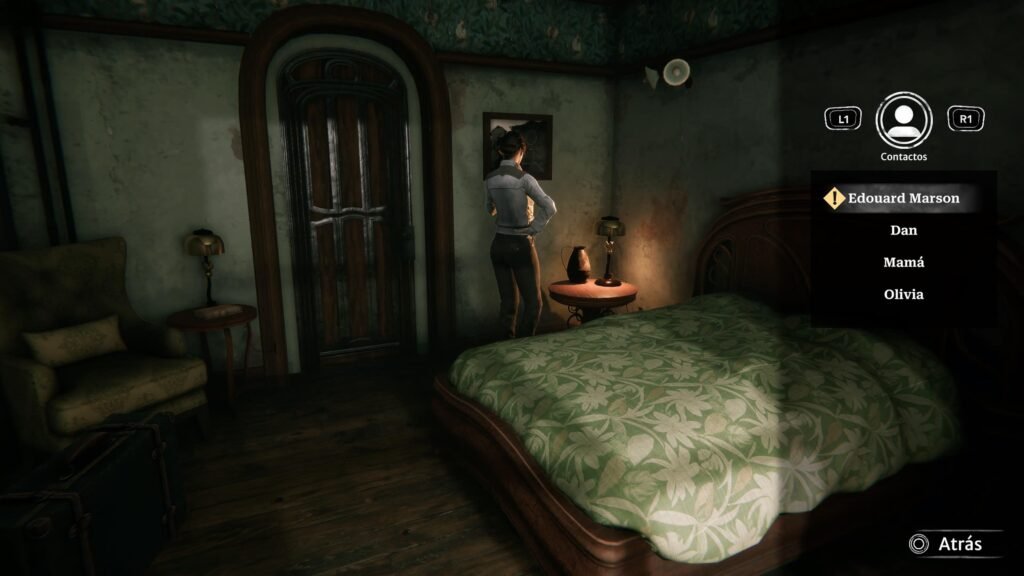
Task: Choose Dan from the contacts list
Action: point(903,230)
